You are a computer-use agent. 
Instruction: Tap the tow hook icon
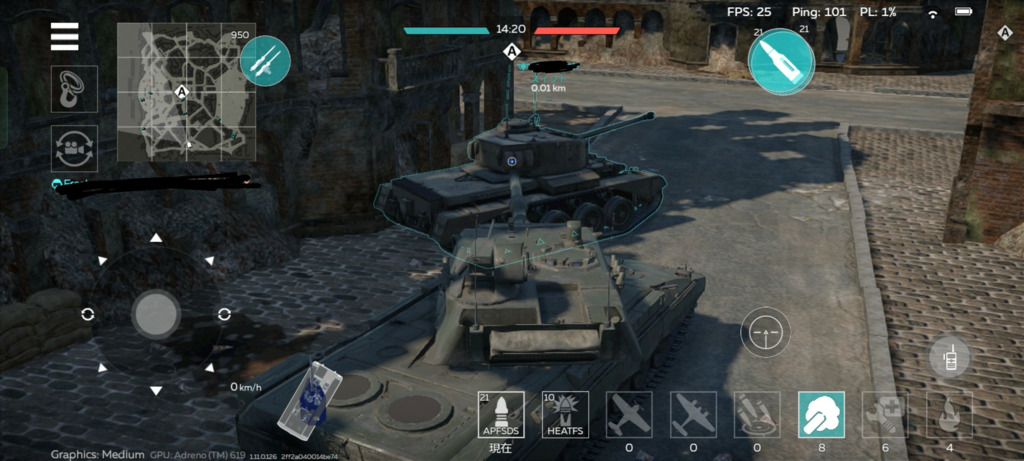[74, 89]
